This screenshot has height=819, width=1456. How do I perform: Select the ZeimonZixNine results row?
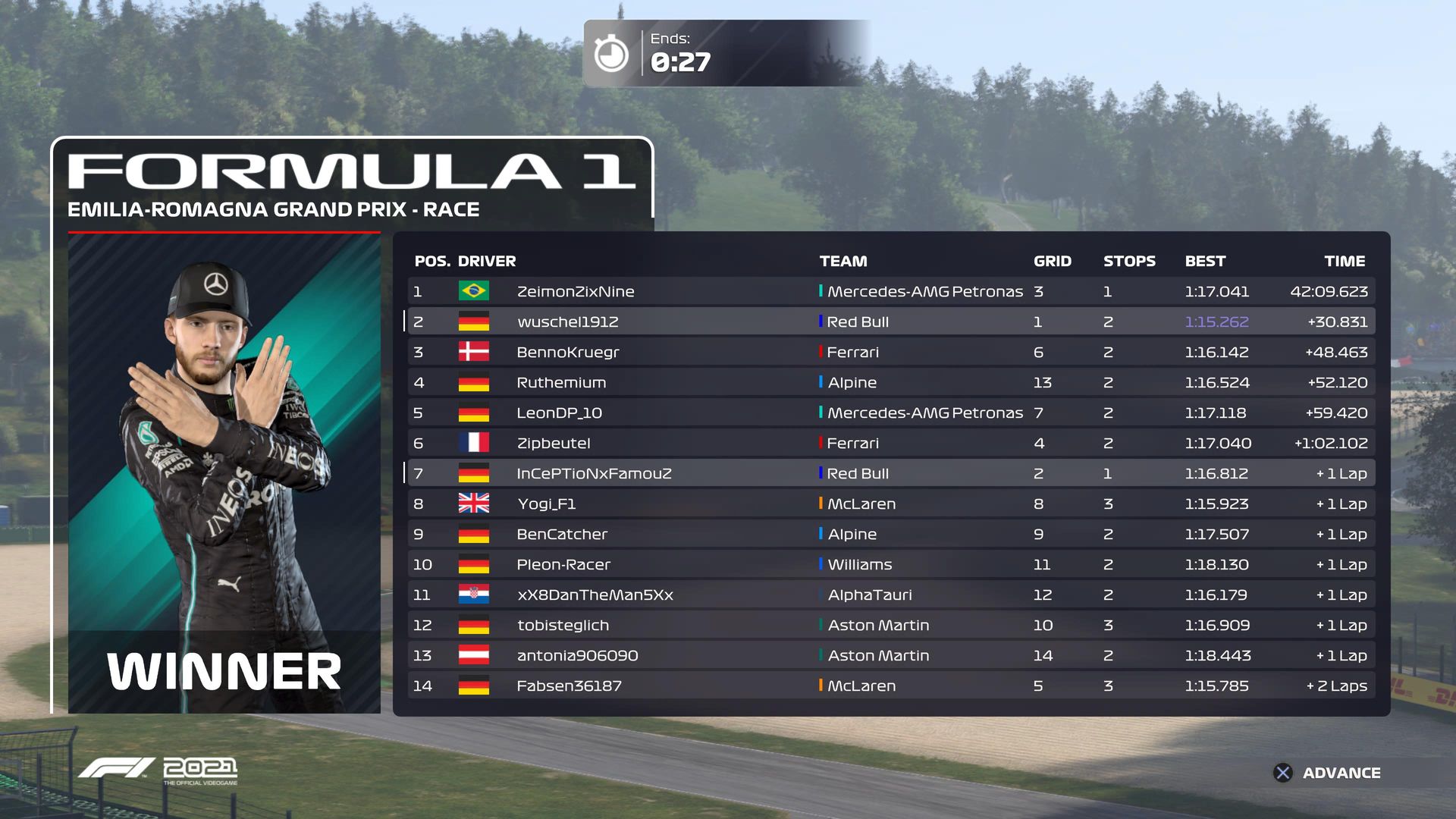click(575, 291)
